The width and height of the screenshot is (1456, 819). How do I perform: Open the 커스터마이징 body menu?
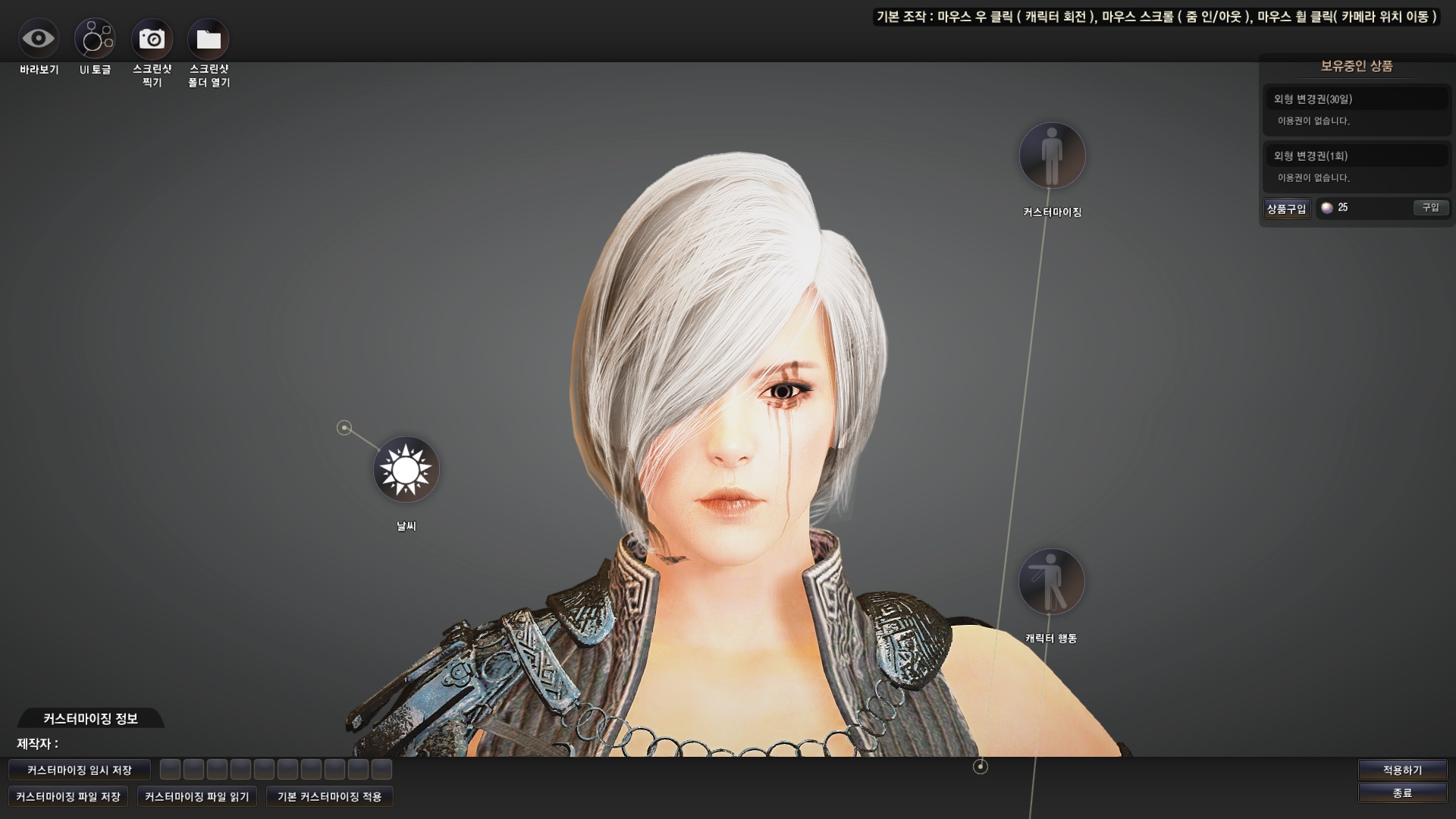(x=1052, y=156)
